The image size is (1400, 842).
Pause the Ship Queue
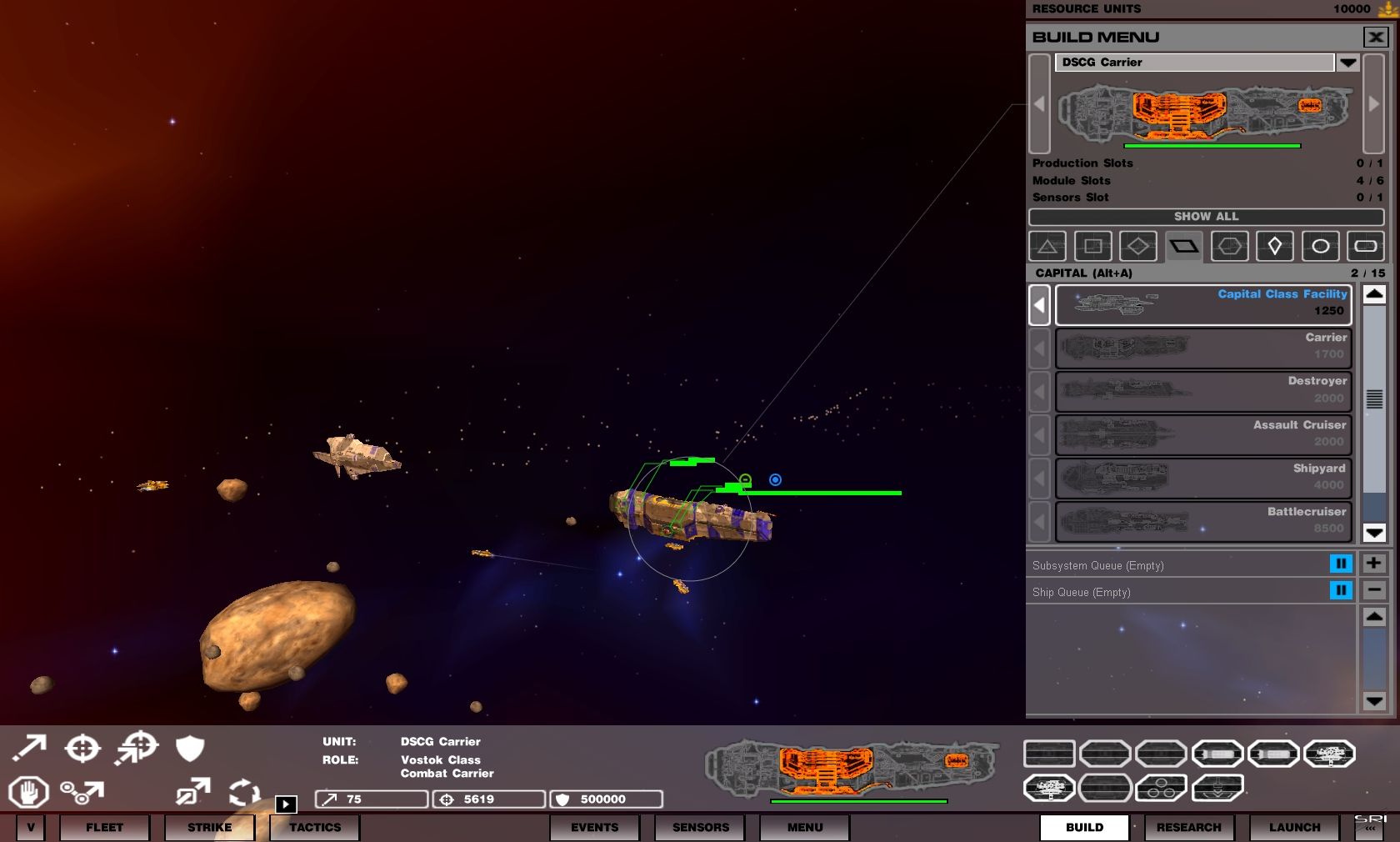pyautogui.click(x=1341, y=591)
